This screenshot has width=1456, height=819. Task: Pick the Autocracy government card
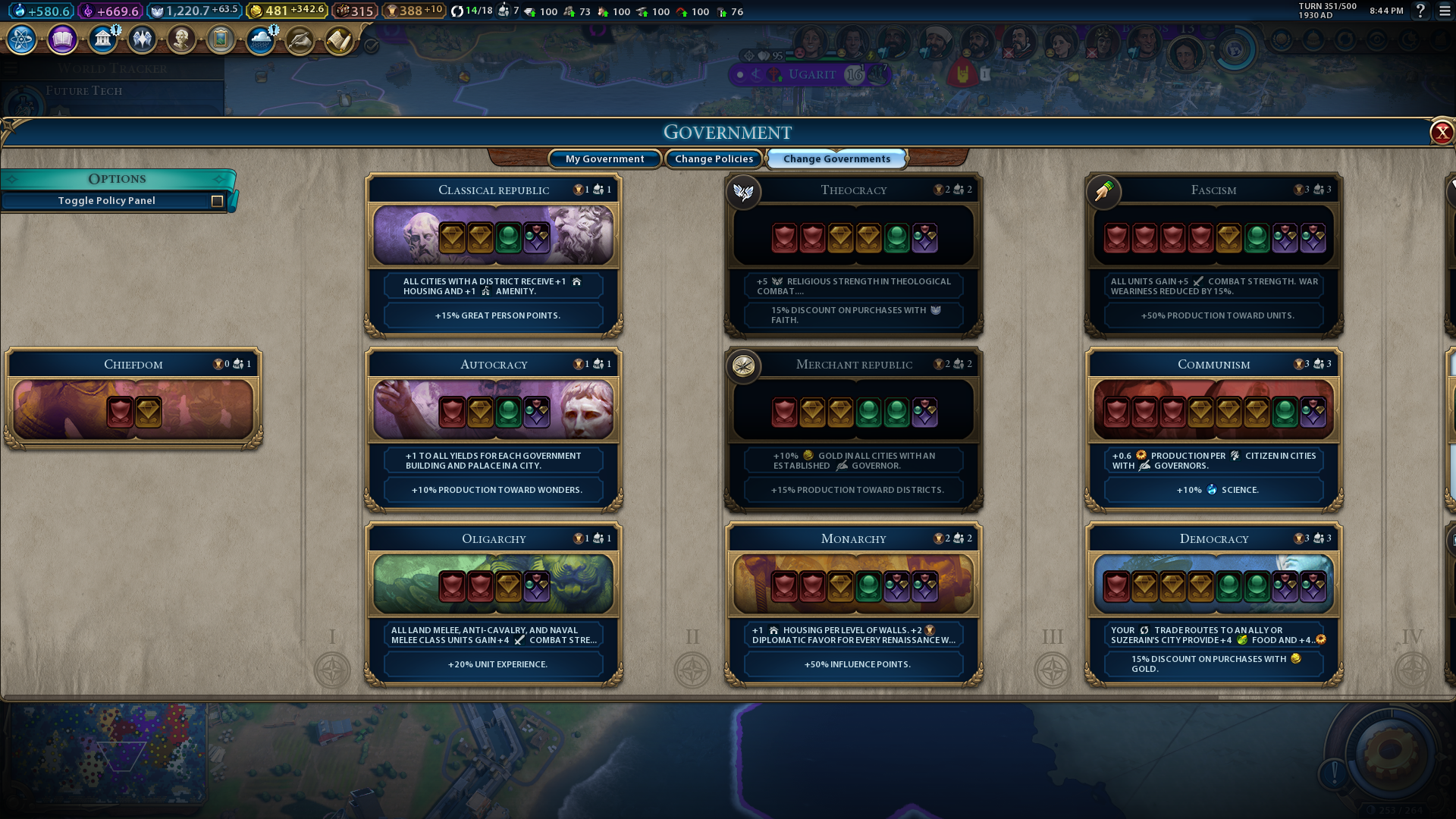[x=494, y=429]
